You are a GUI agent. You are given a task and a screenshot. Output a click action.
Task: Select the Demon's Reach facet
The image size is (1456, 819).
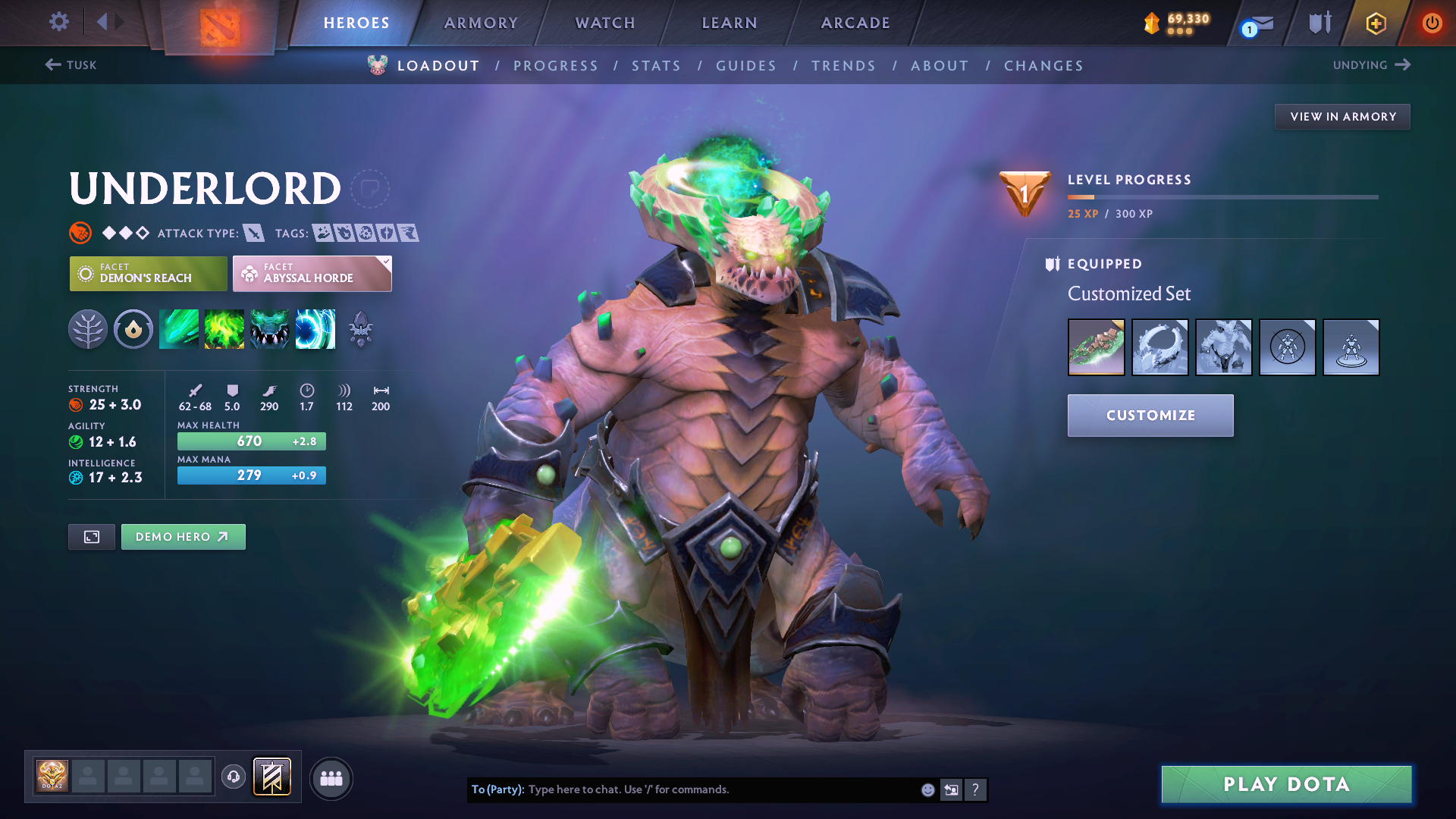147,273
